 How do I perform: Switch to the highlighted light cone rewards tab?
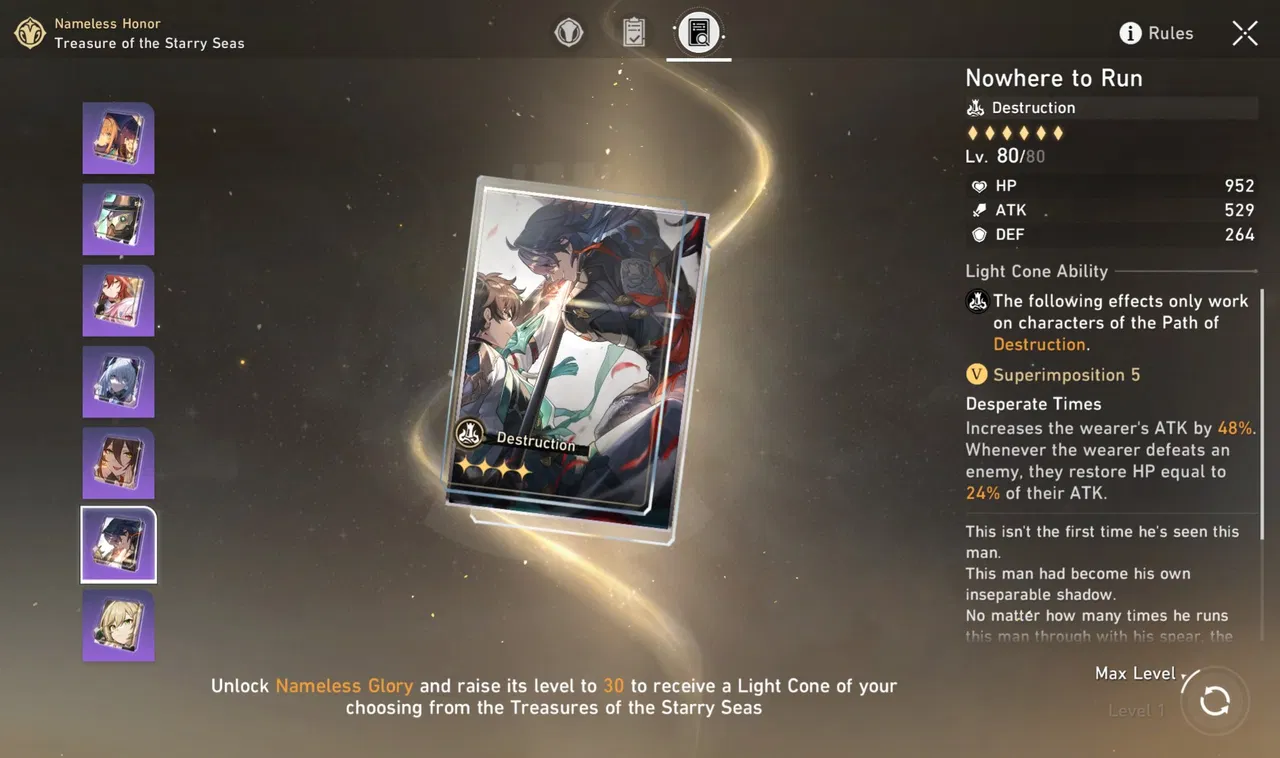coord(698,31)
